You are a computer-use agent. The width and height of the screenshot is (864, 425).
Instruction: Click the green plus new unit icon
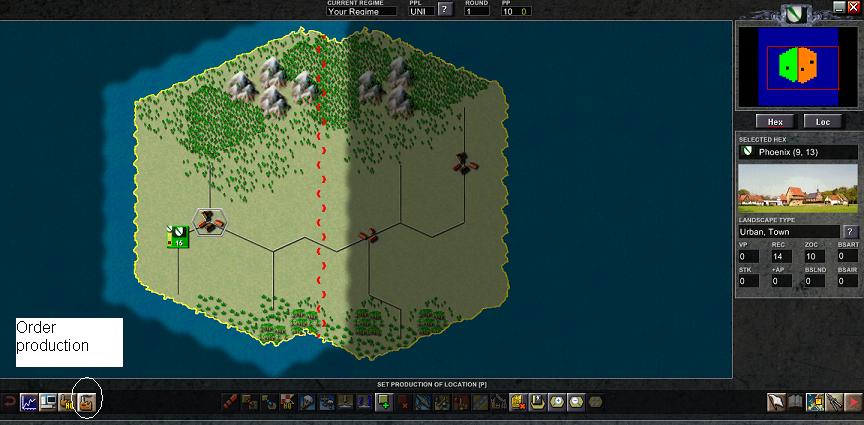[x=383, y=402]
